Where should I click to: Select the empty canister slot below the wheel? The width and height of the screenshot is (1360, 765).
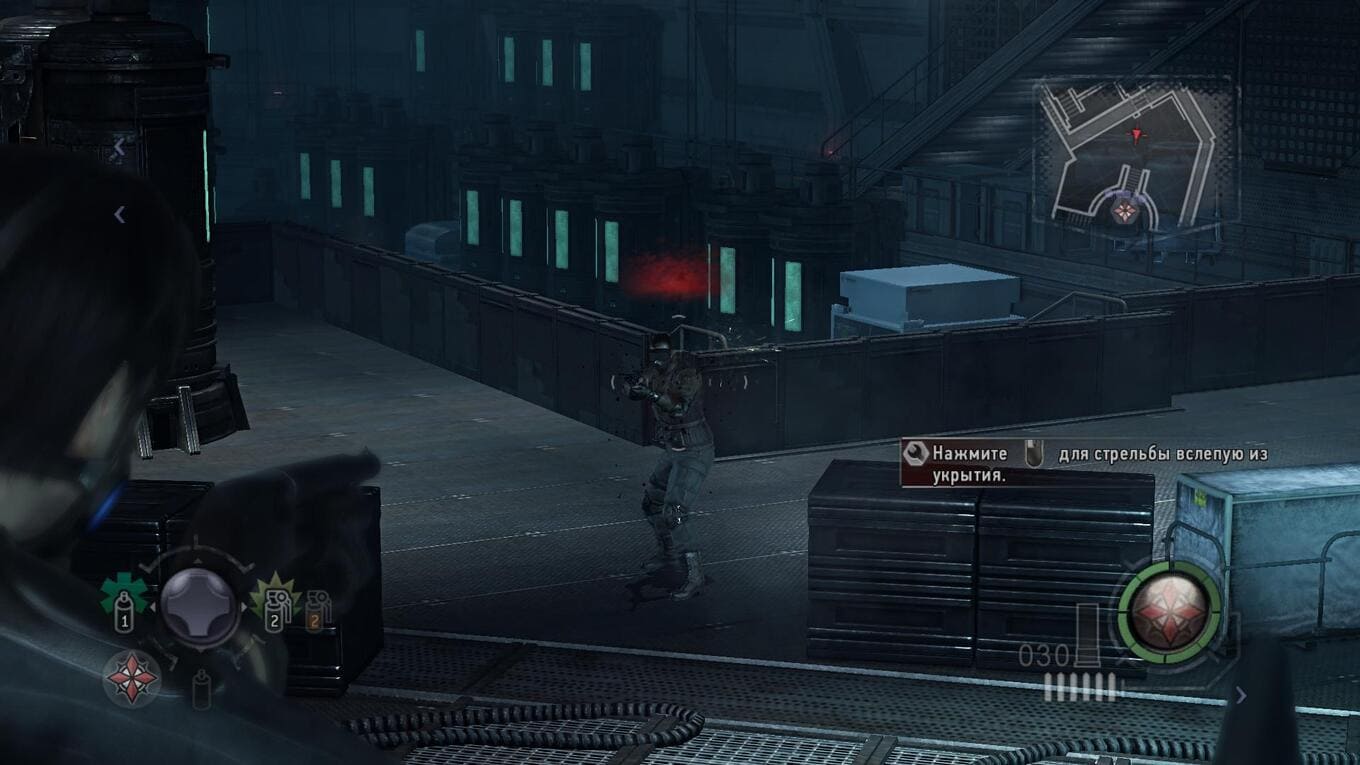(x=201, y=688)
